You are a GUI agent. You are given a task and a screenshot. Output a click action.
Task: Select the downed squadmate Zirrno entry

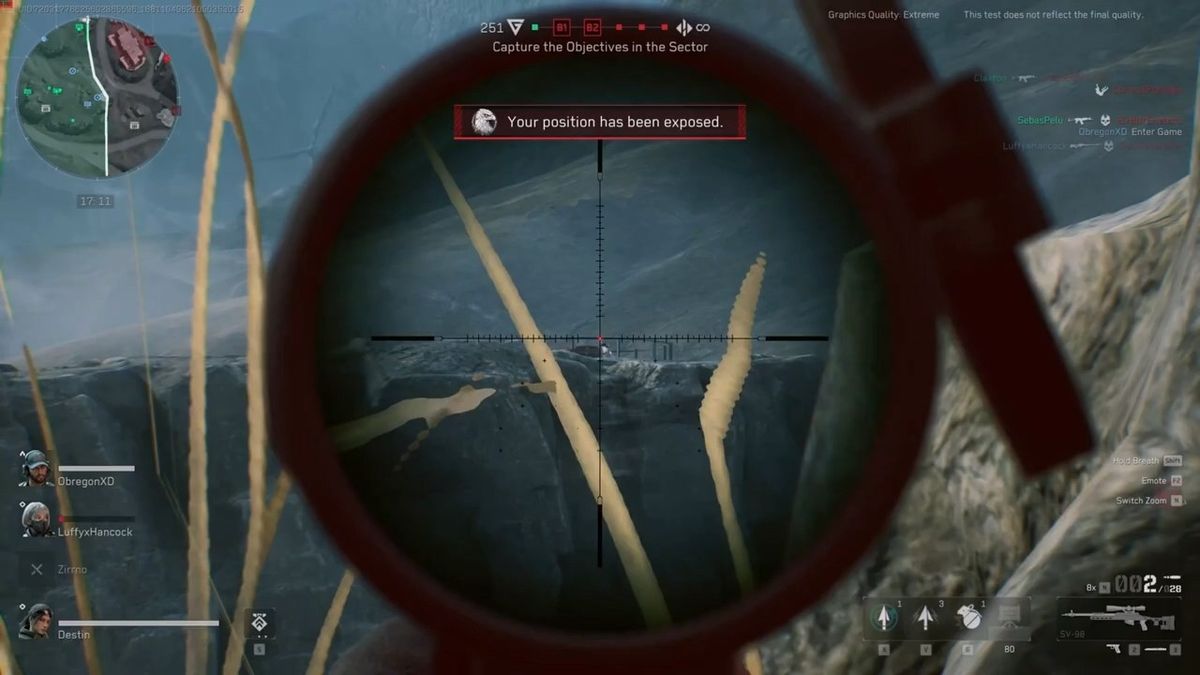[58, 569]
